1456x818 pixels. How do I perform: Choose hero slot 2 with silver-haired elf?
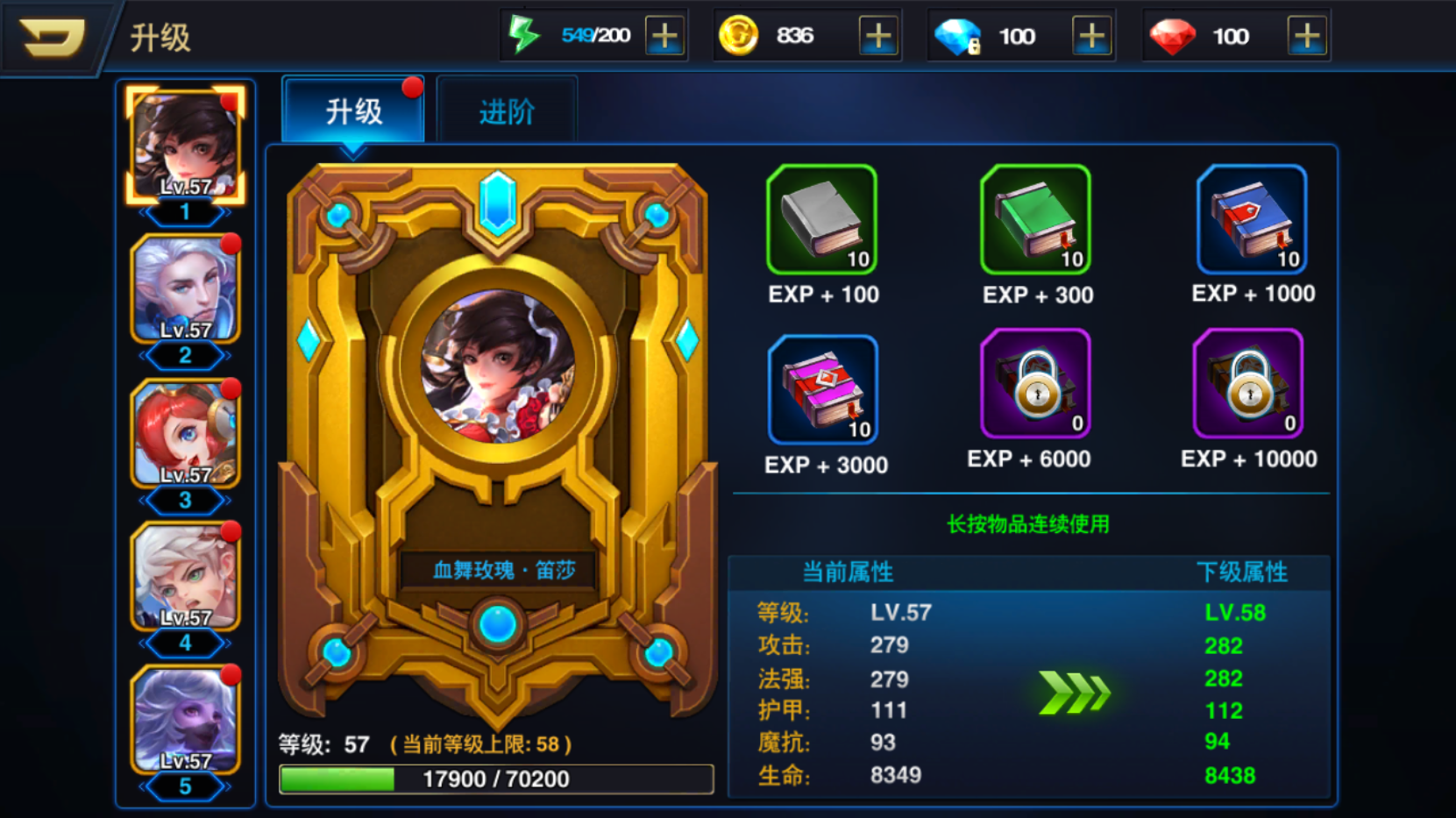186,289
